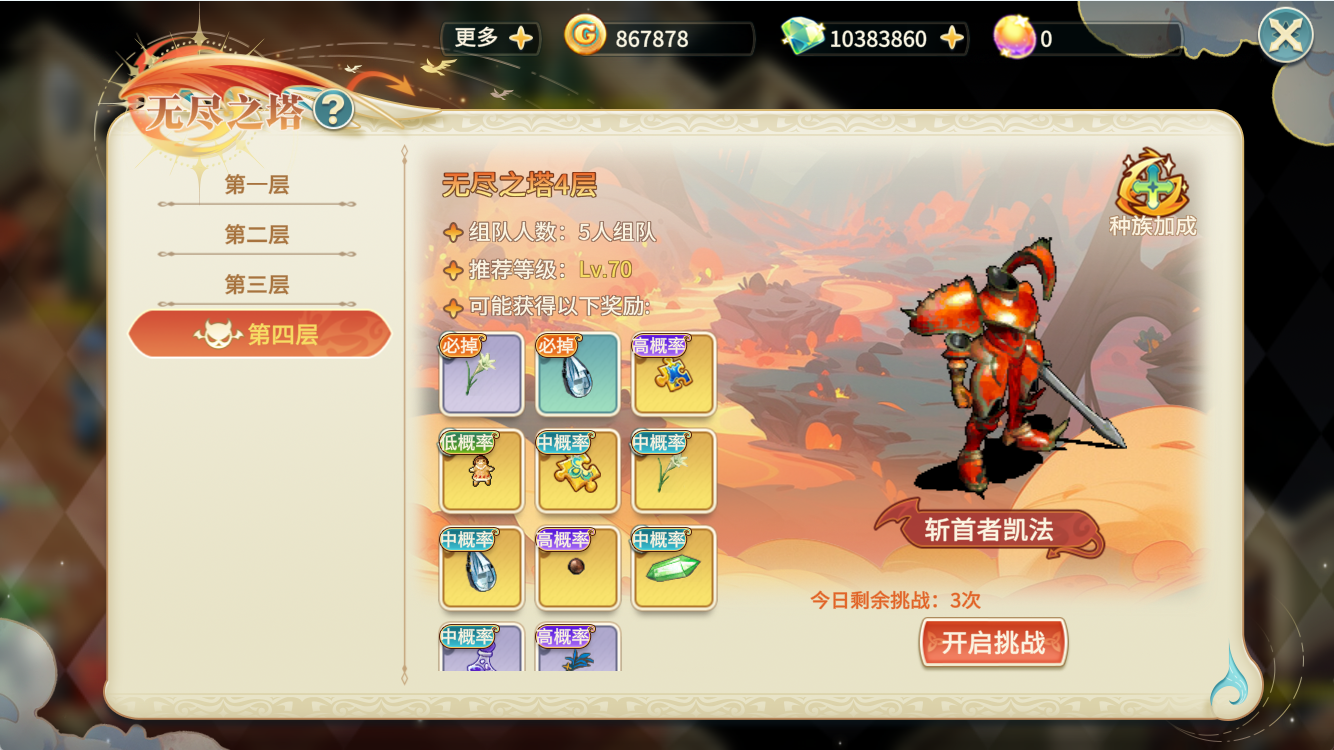The height and width of the screenshot is (750, 1334).
Task: View the 中概率 purple potion reward
Action: 481,651
